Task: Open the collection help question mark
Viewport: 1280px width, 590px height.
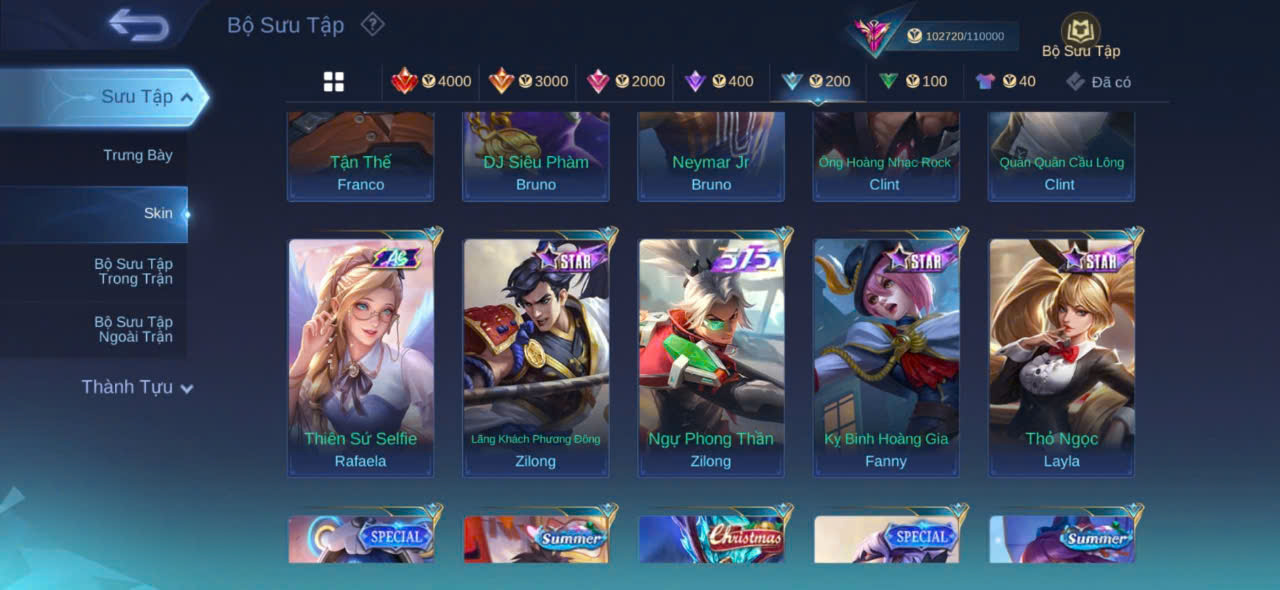Action: (x=372, y=24)
